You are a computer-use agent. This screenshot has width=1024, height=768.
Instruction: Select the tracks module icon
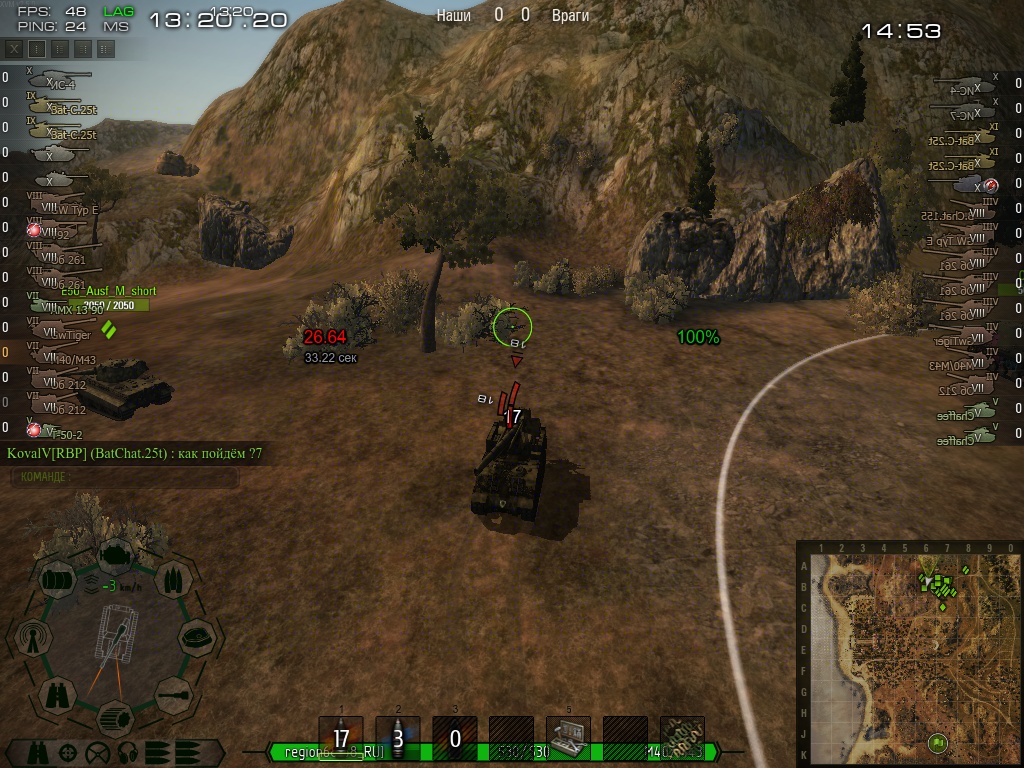click(x=113, y=716)
